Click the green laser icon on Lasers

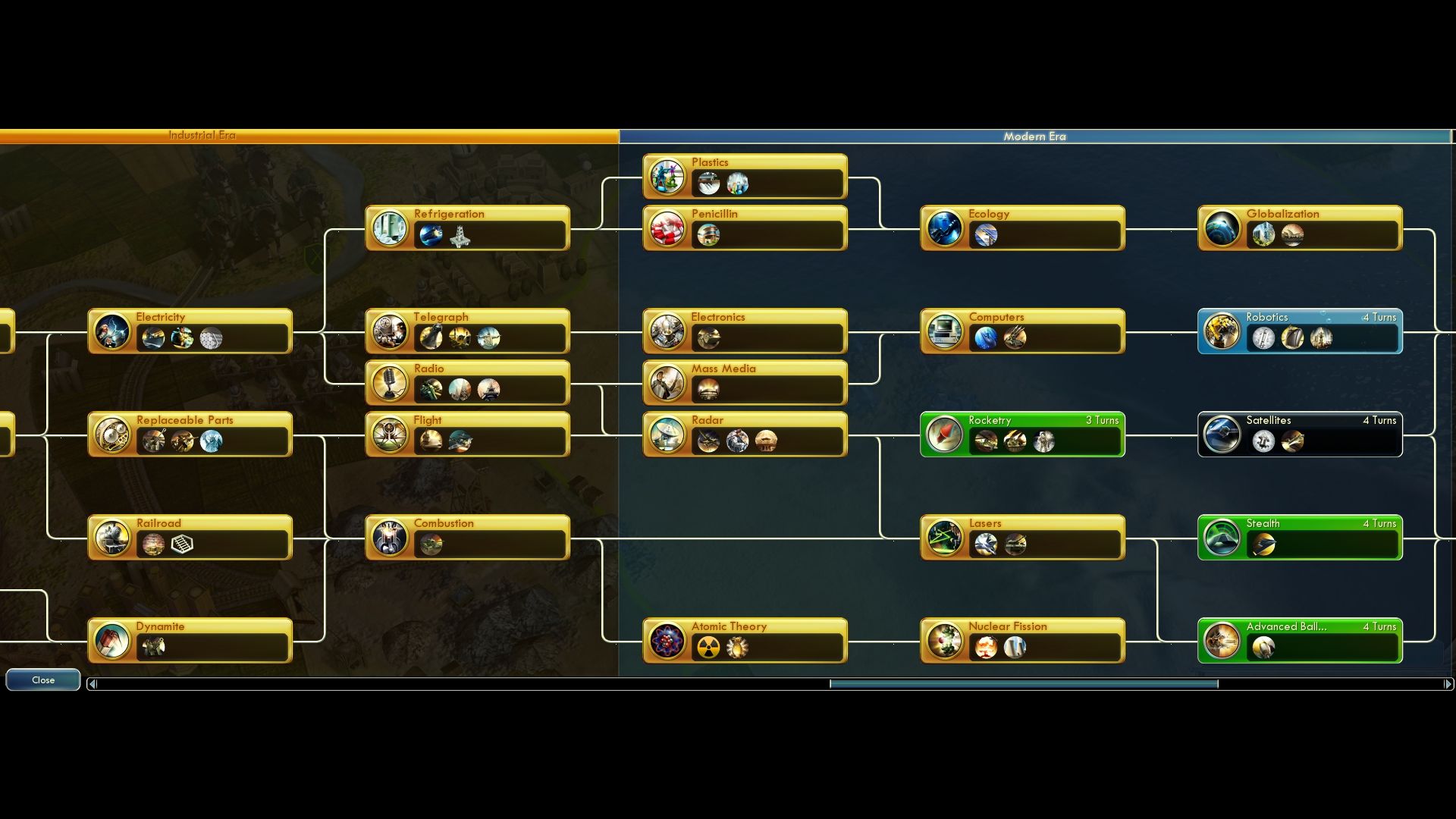[x=945, y=538]
